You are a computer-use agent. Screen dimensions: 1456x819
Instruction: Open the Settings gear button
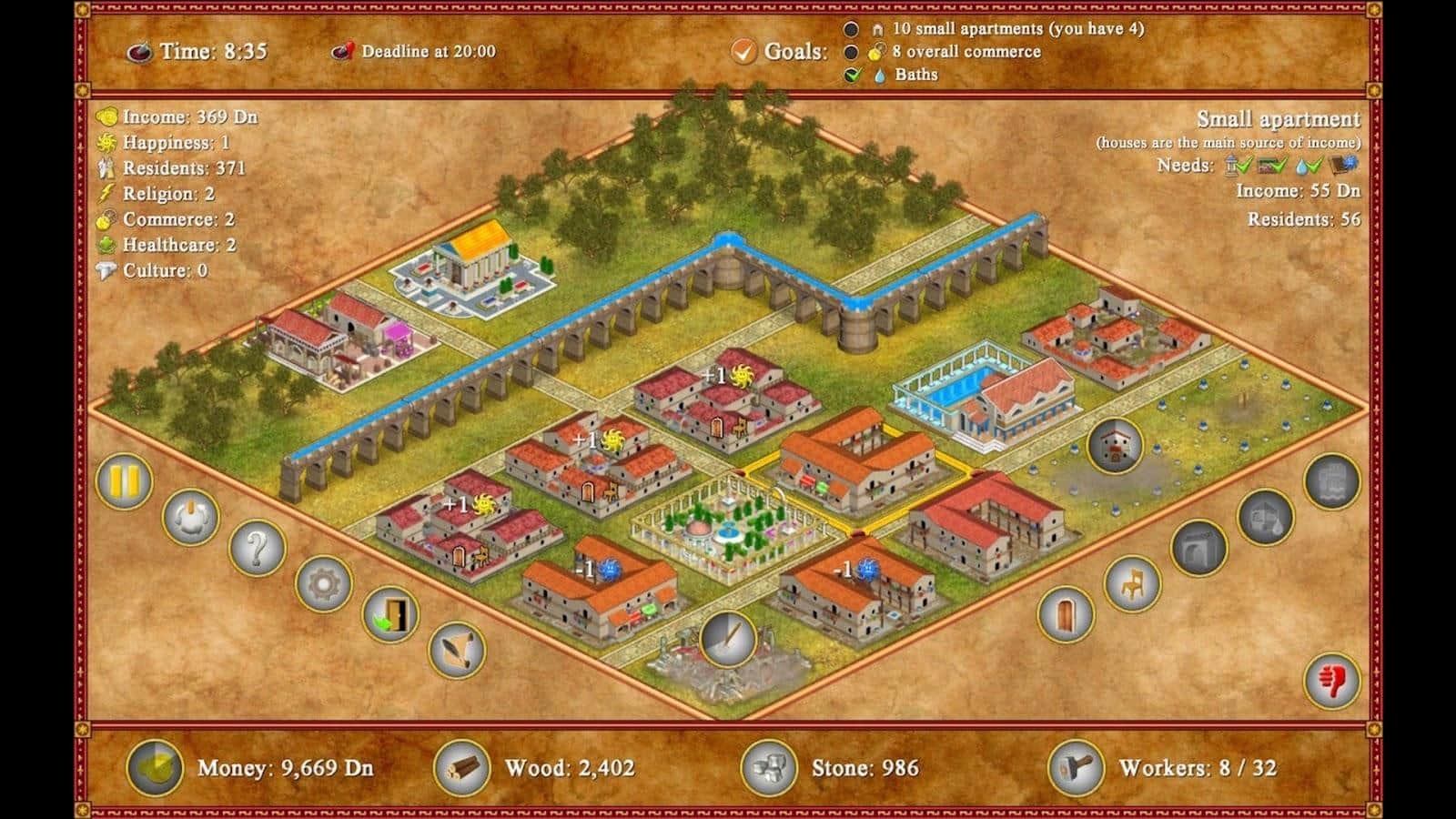[324, 587]
